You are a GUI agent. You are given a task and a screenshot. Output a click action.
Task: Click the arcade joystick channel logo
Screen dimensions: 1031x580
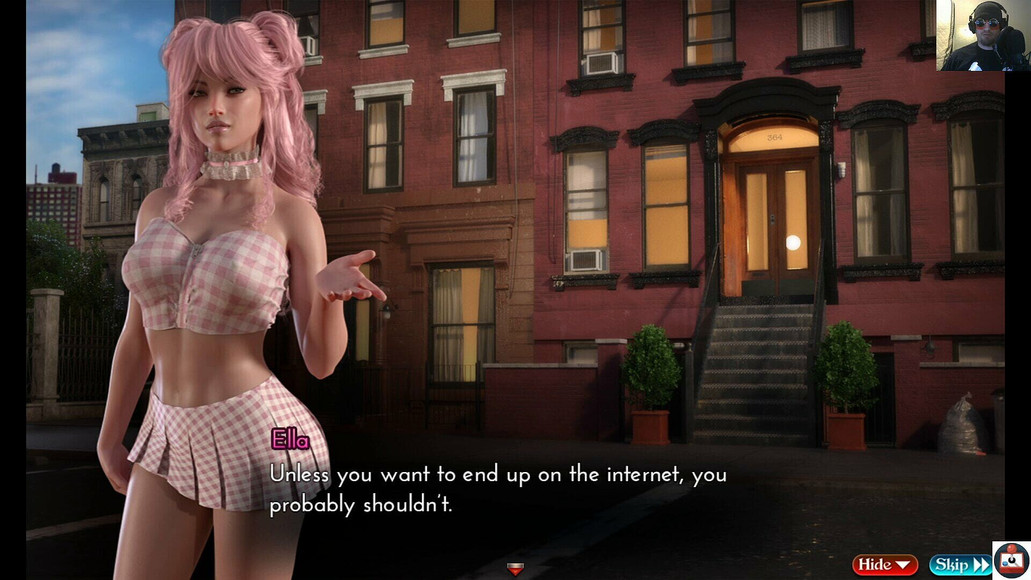pos(1011,560)
